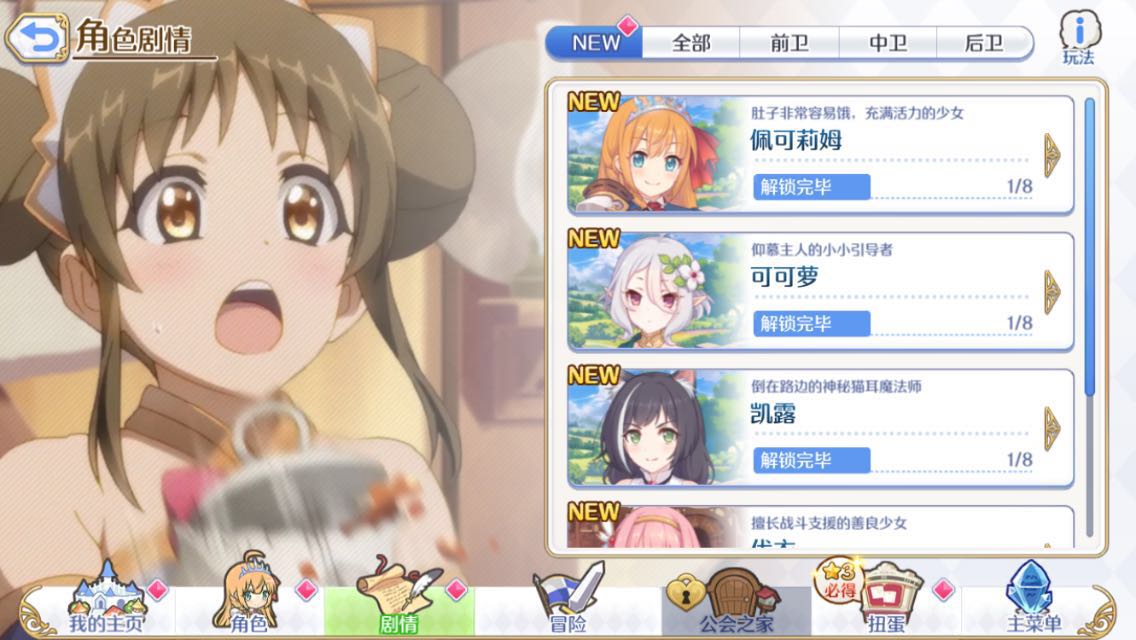Open 佩可莉姆 character story row

[x=820, y=155]
